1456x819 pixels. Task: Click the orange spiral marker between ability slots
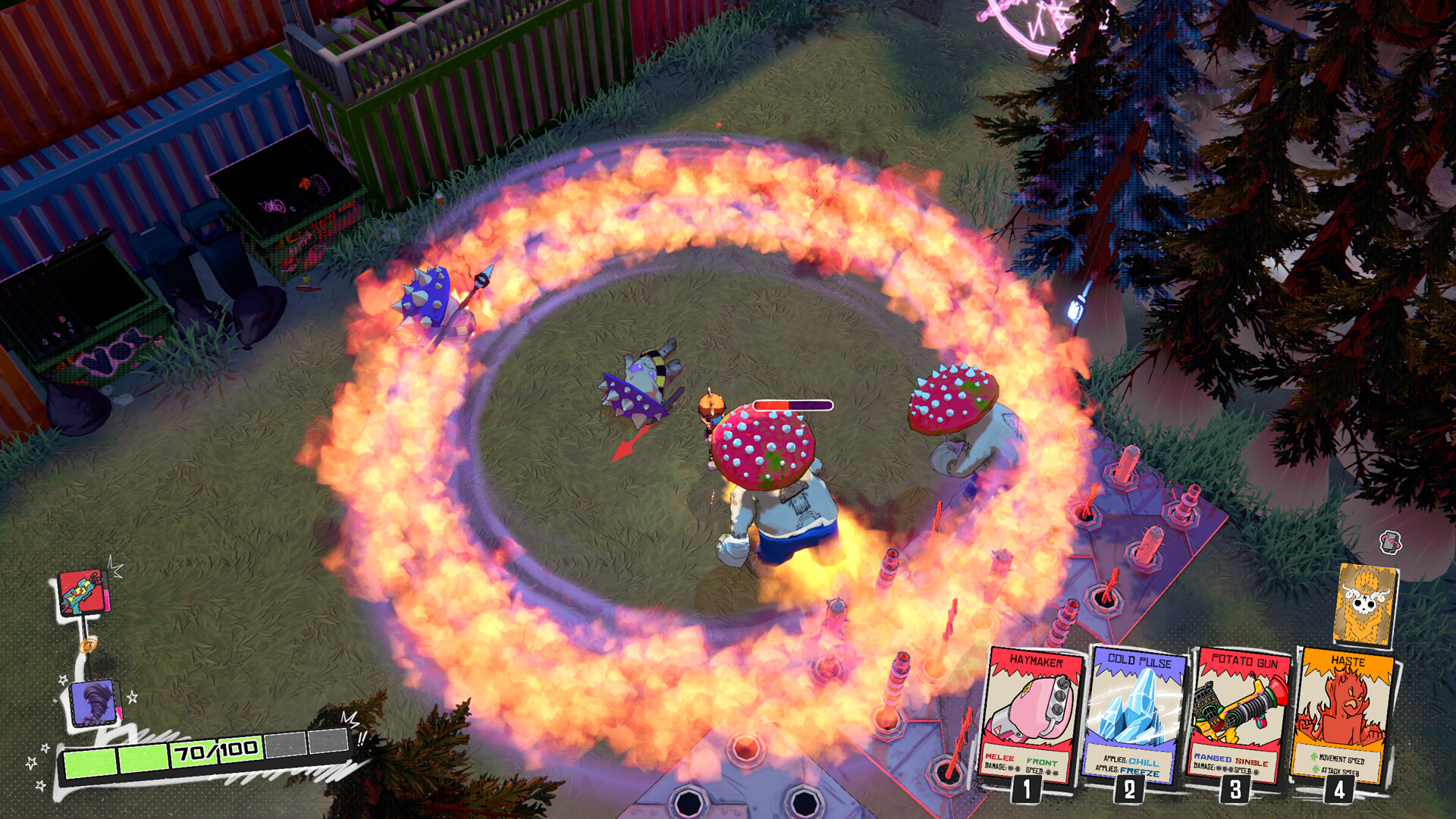coord(89,645)
